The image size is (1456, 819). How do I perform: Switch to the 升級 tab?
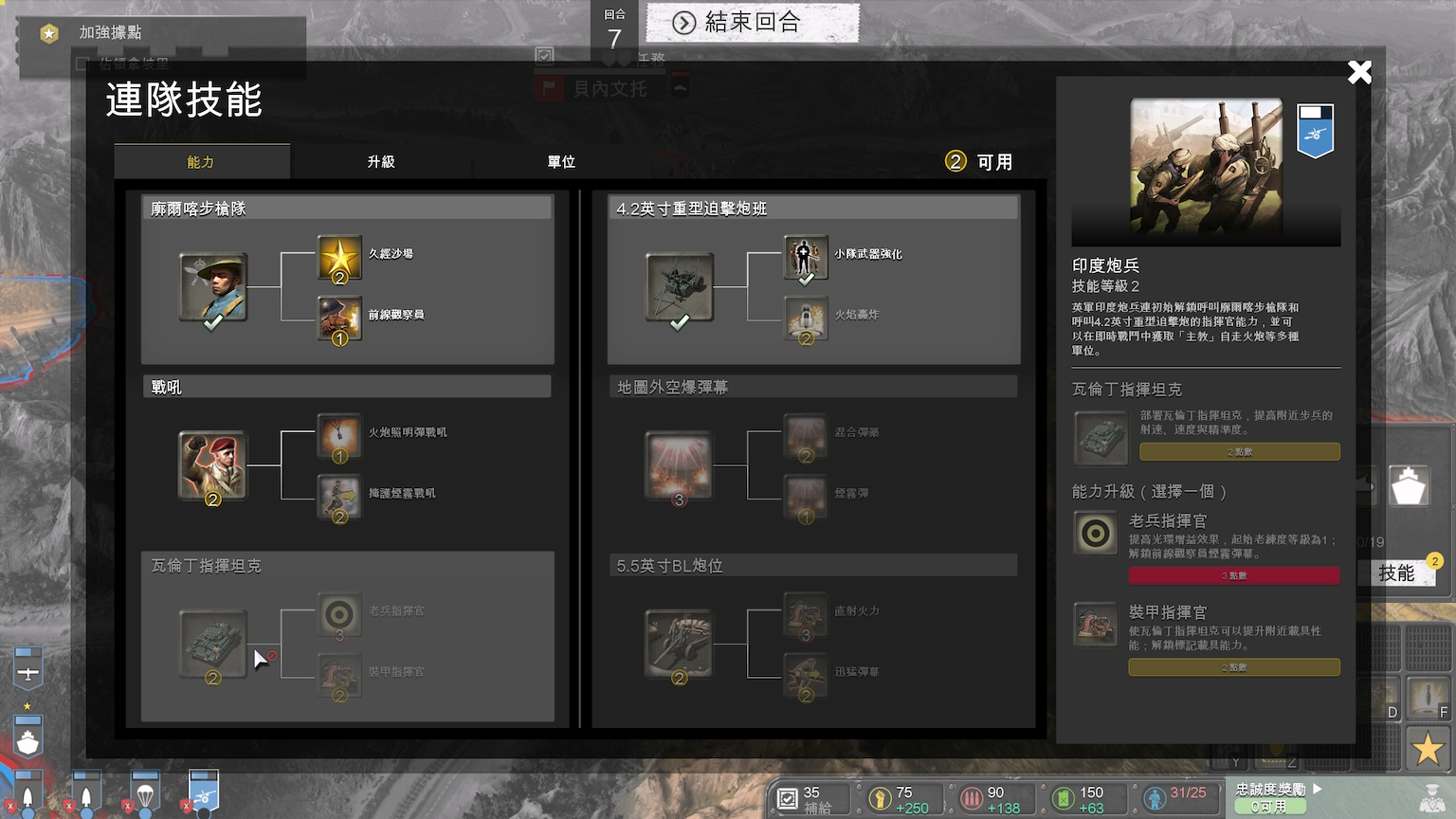tap(380, 161)
